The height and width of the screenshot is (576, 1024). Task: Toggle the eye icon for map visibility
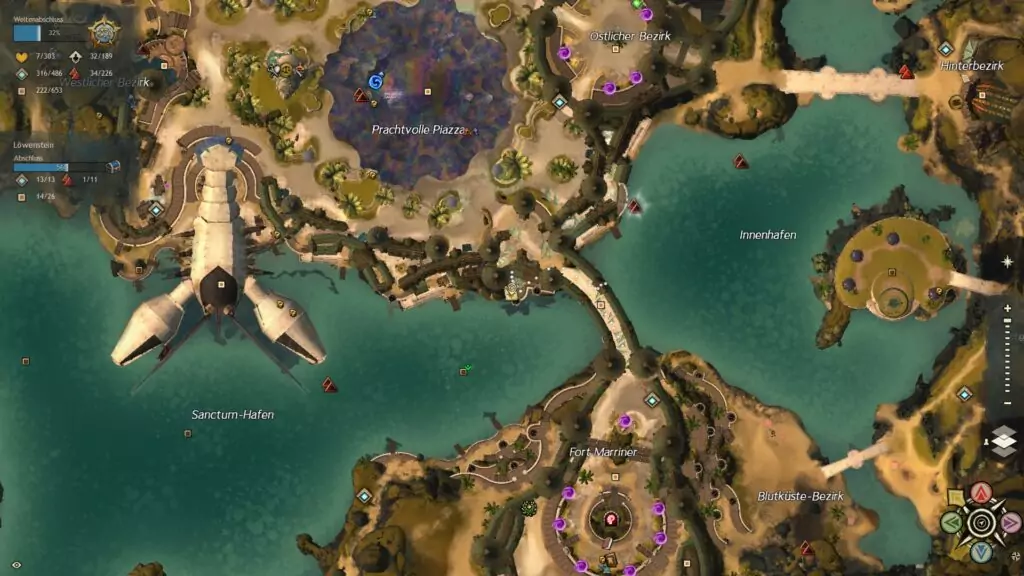[16, 565]
